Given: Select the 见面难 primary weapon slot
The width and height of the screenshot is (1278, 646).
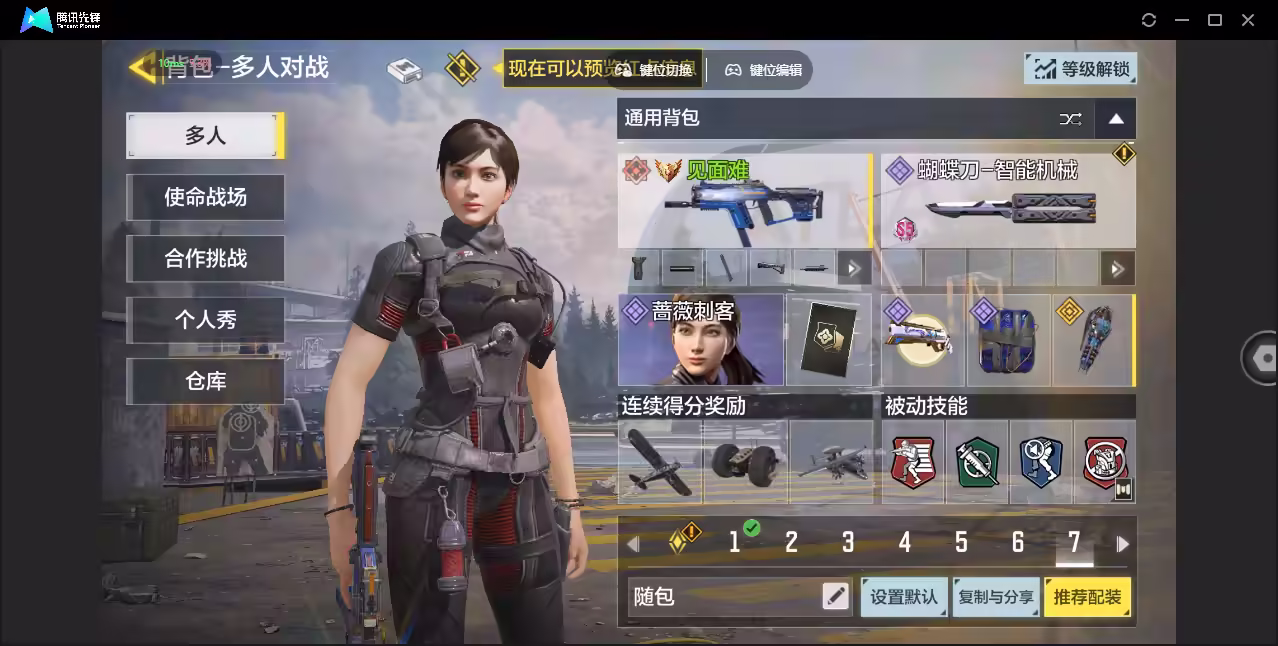Looking at the screenshot, I should click(744, 200).
